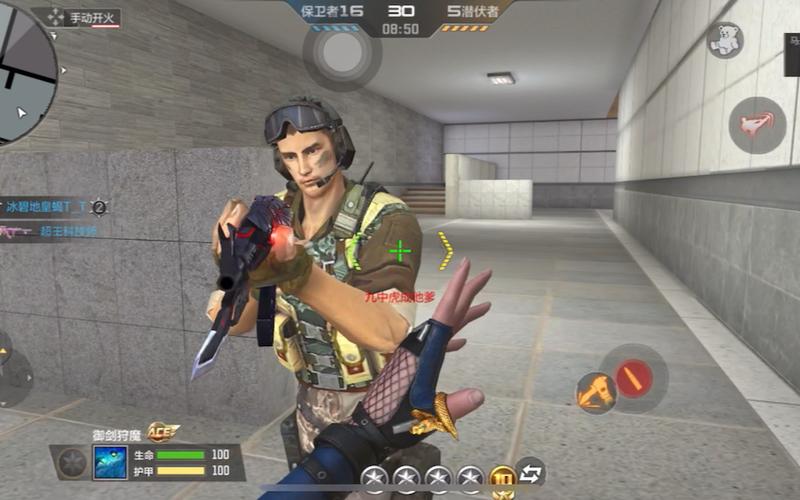This screenshot has height=500, width=800.
Task: Tap the teddy bear icon
Action: [724, 40]
